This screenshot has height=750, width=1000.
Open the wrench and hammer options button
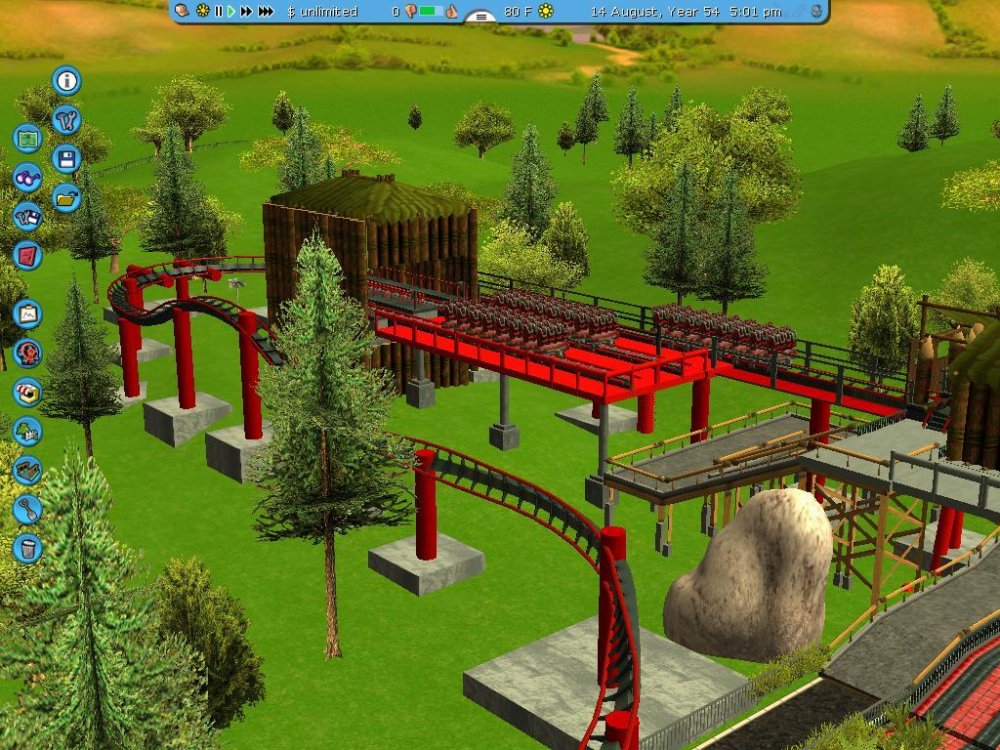(x=66, y=119)
